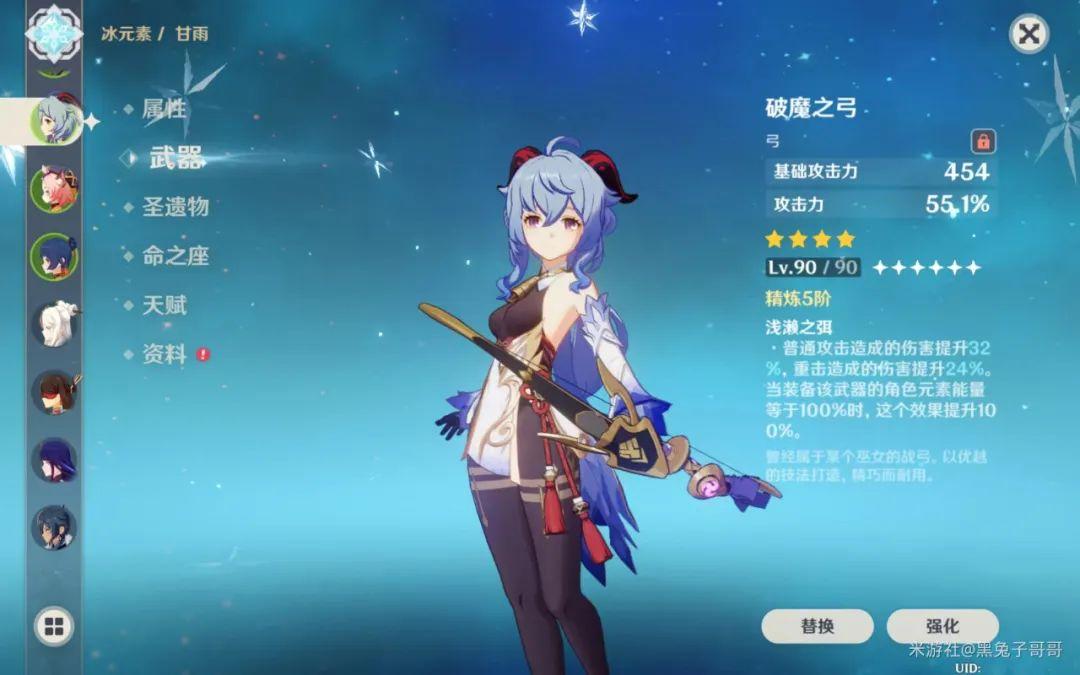This screenshot has height=675, width=1080.
Task: Go to the 圣遗物 artifacts section
Action: point(175,206)
